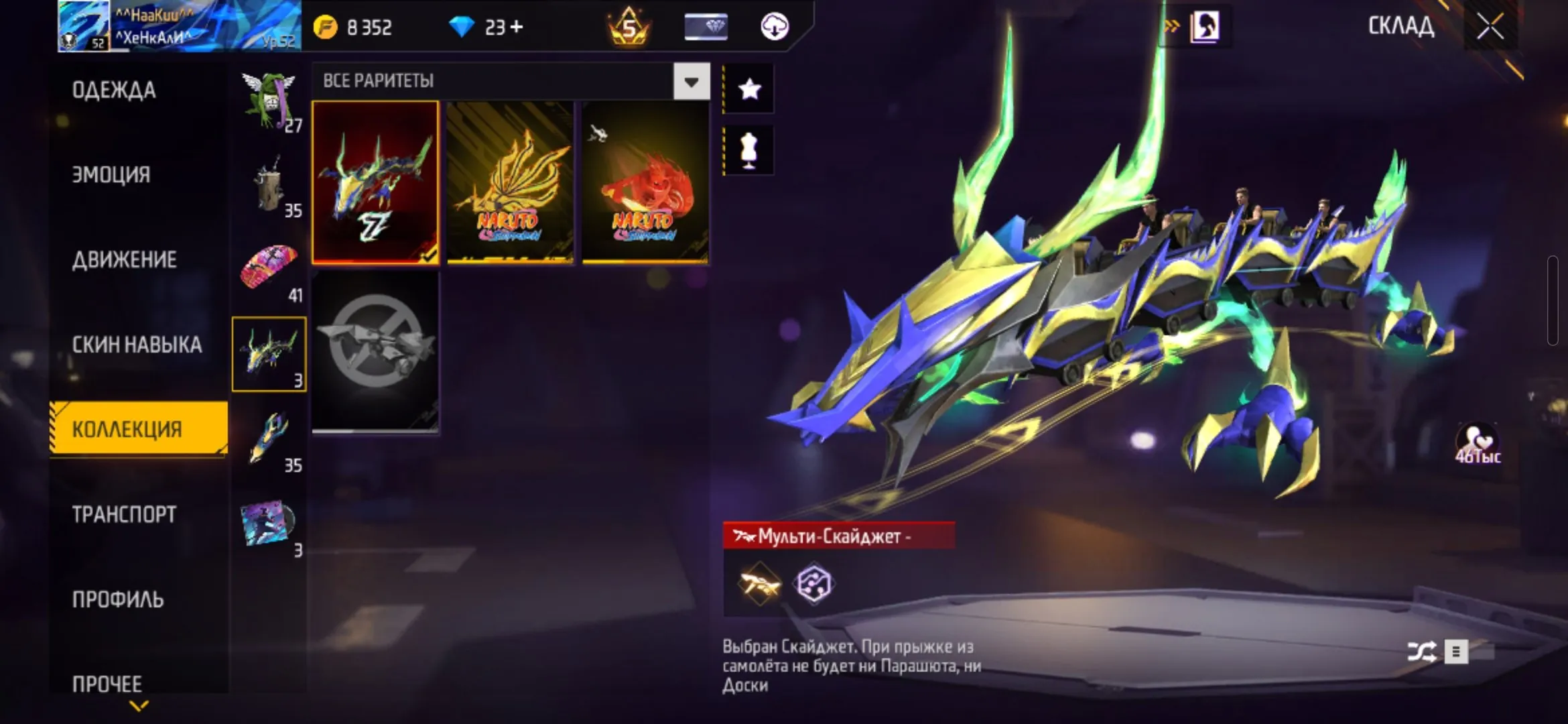Toggle the star favorite panel on the right

coord(748,86)
